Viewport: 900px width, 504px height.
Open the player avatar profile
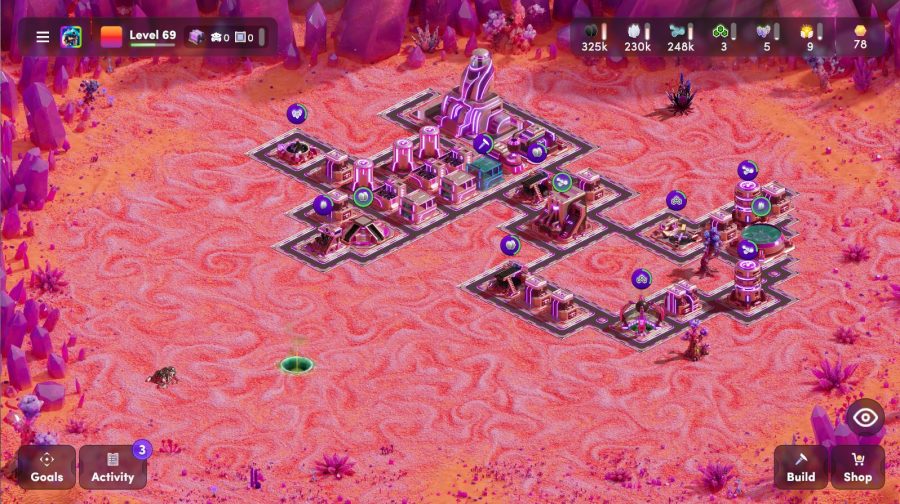tap(71, 37)
